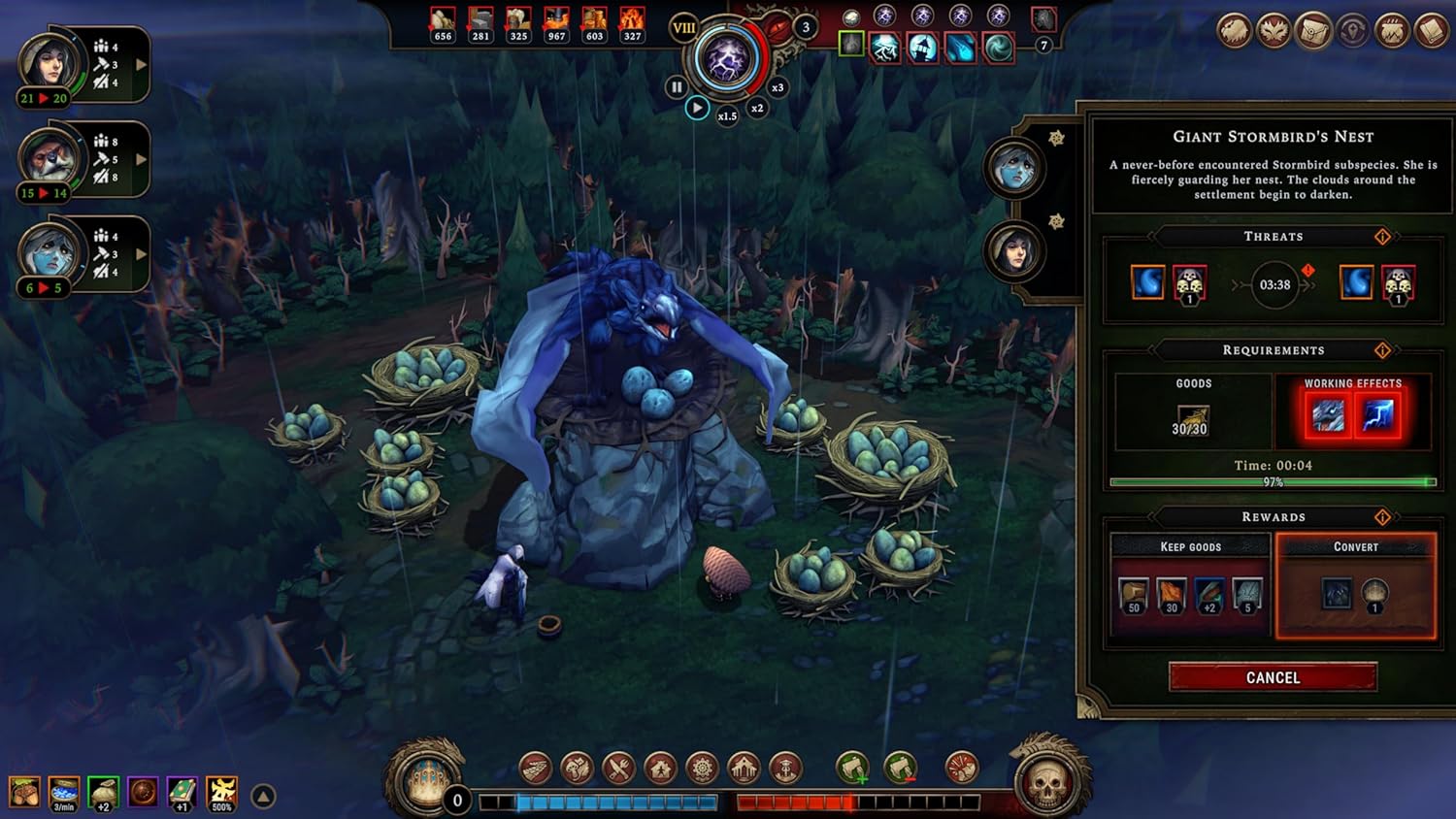This screenshot has width=1456, height=819.
Task: Click the 500% effect icon
Action: coord(221,793)
